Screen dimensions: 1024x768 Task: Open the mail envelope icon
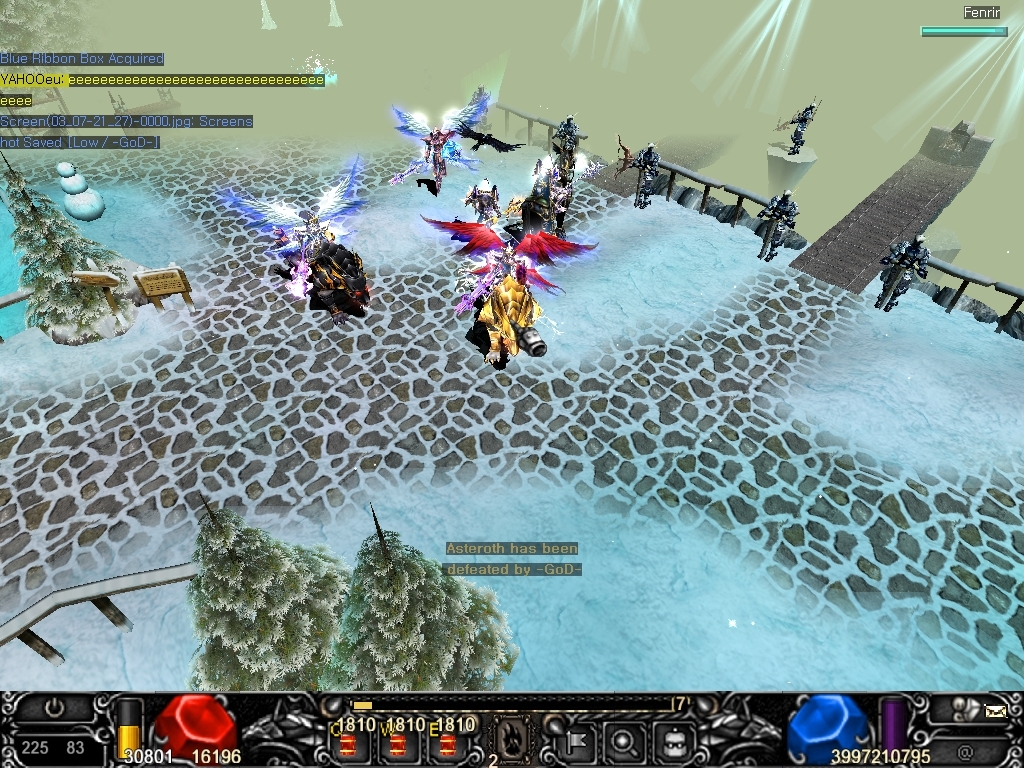pos(996,712)
